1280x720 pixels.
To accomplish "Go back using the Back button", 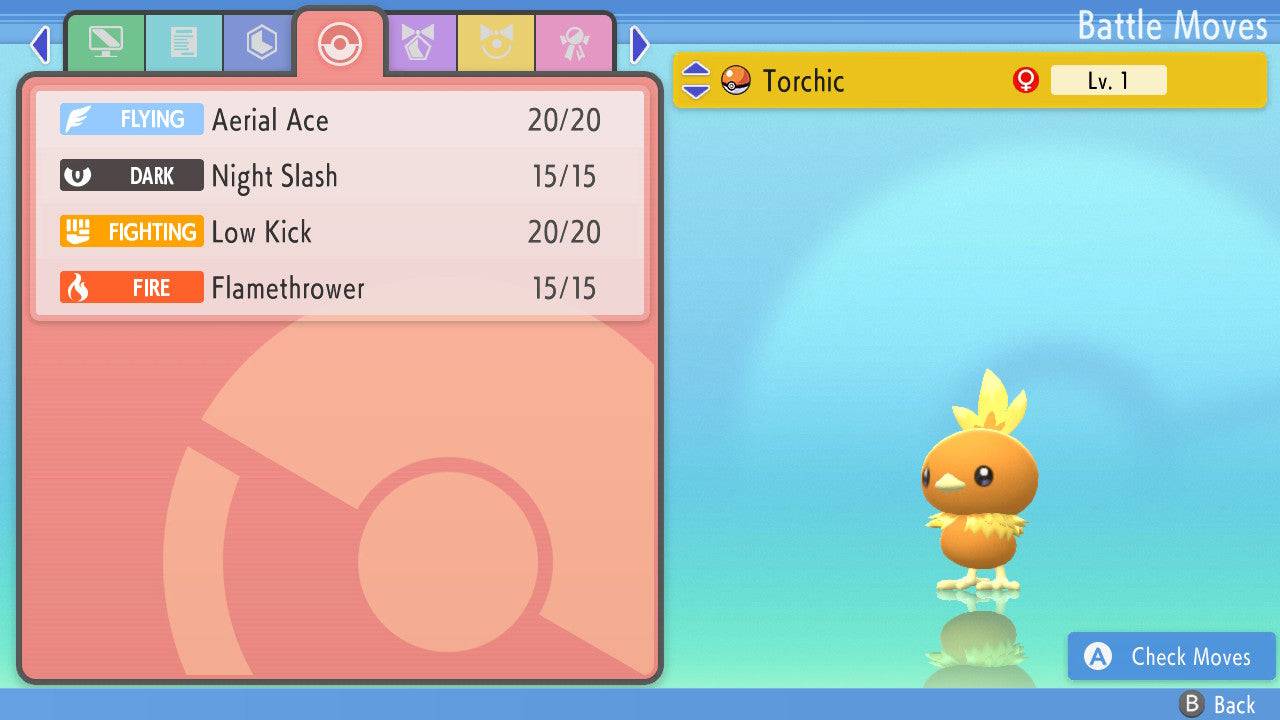I will 1218,705.
